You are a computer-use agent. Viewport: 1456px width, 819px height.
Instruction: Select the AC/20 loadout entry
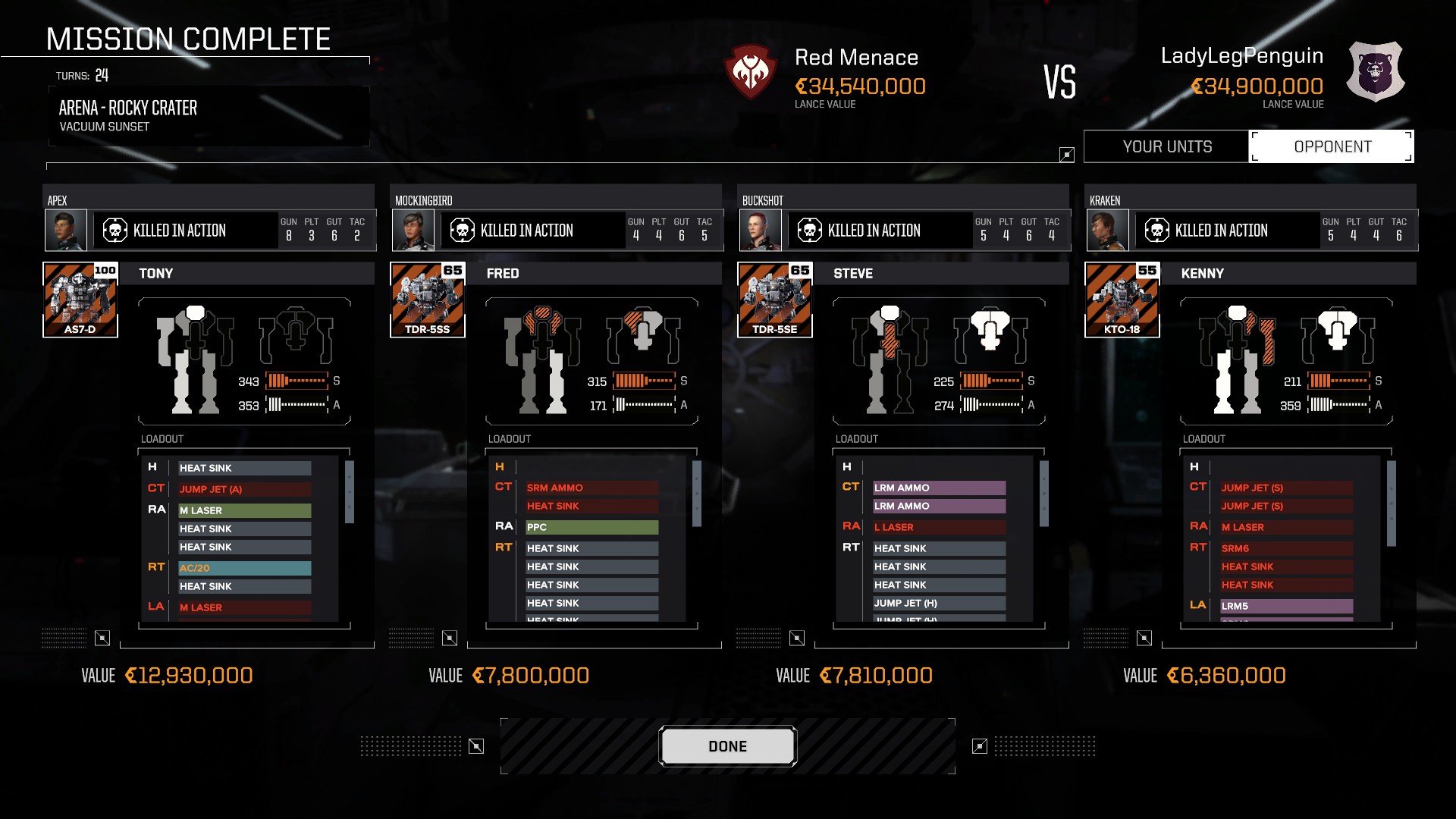(x=244, y=568)
